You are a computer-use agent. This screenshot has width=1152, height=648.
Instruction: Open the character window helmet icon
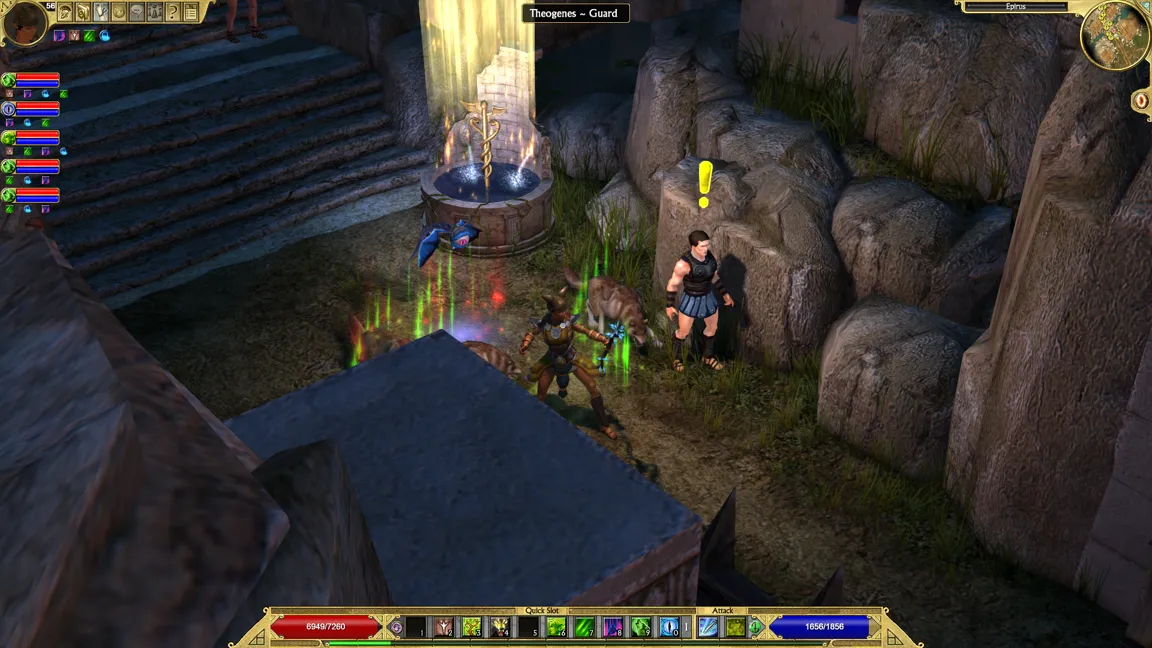[65, 12]
